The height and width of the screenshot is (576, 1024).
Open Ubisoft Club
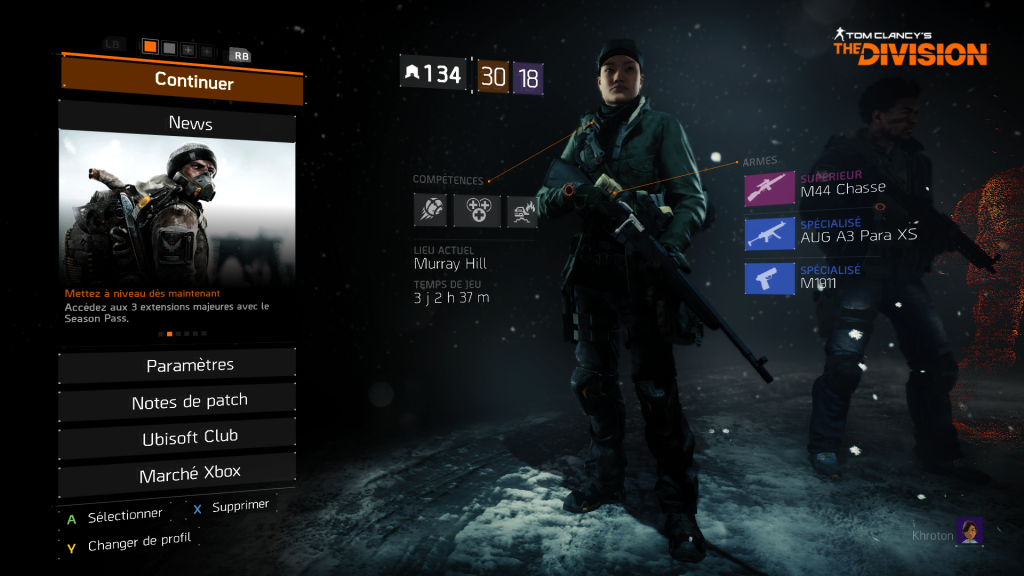click(x=178, y=437)
